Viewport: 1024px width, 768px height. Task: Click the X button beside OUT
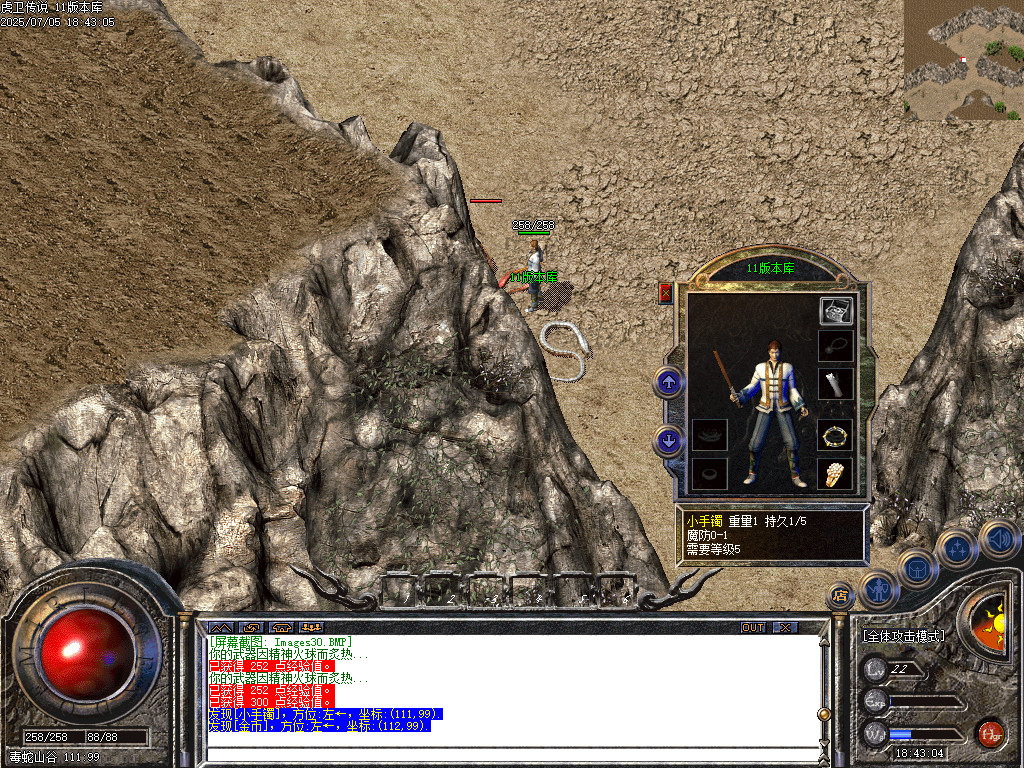pyautogui.click(x=785, y=627)
